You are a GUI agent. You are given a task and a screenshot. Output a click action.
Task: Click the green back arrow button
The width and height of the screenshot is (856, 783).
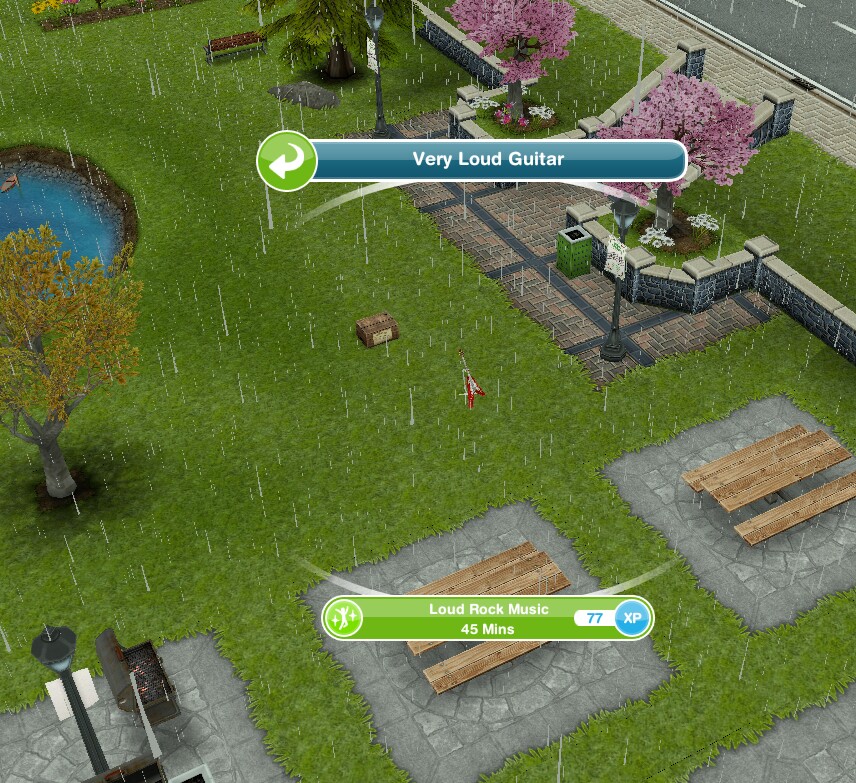click(x=286, y=161)
